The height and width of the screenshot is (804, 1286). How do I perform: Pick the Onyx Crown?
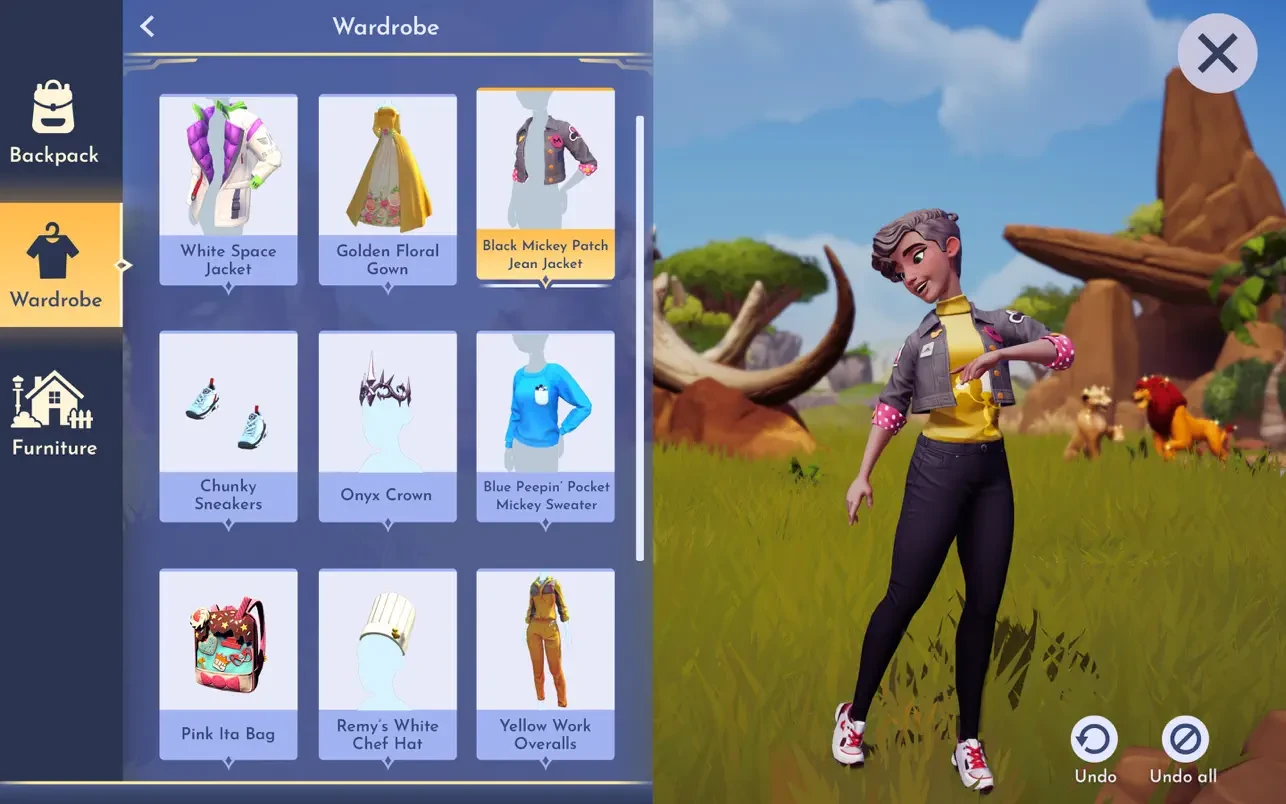pos(387,425)
